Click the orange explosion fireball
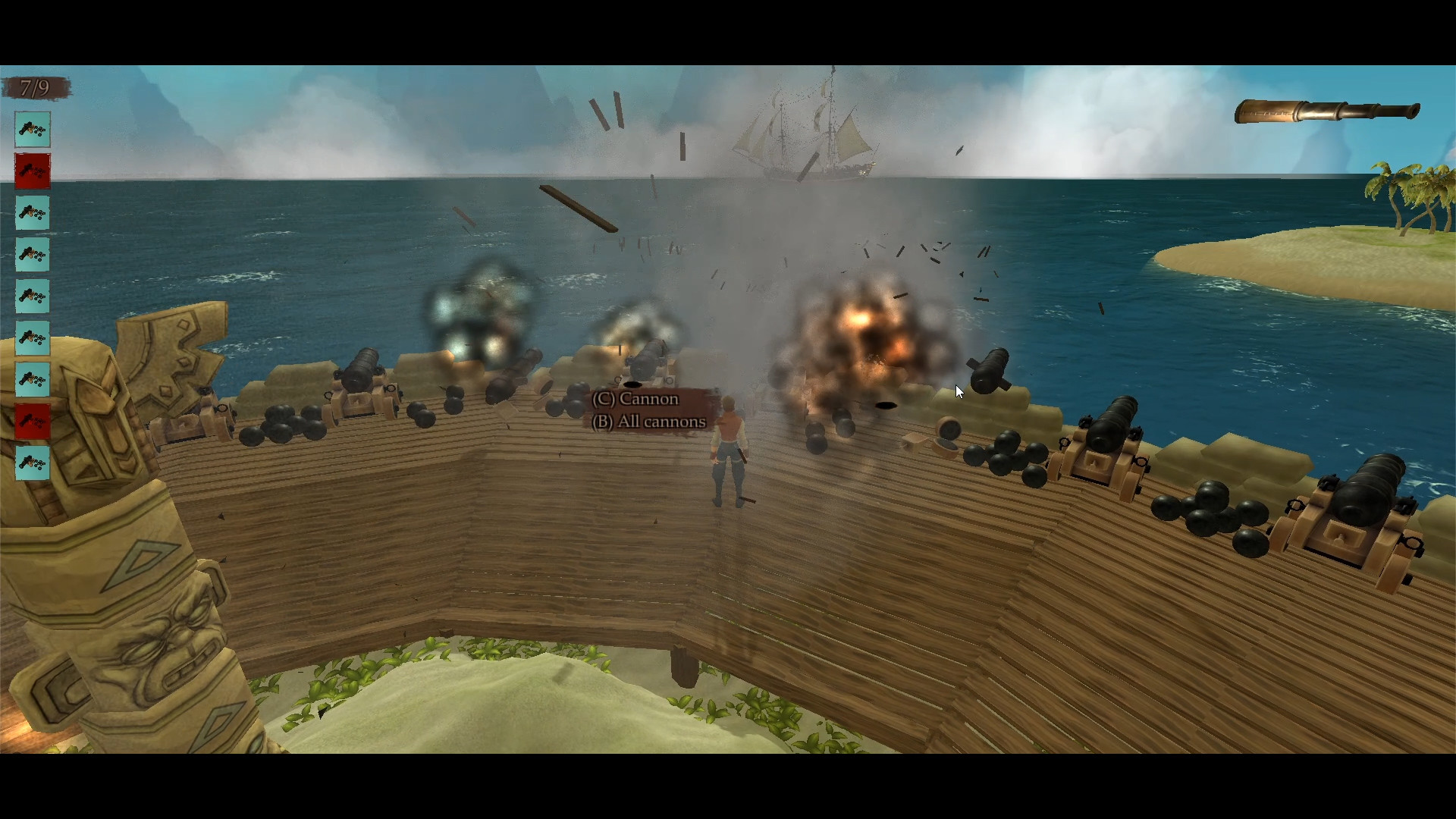1456x819 pixels. coord(864,326)
